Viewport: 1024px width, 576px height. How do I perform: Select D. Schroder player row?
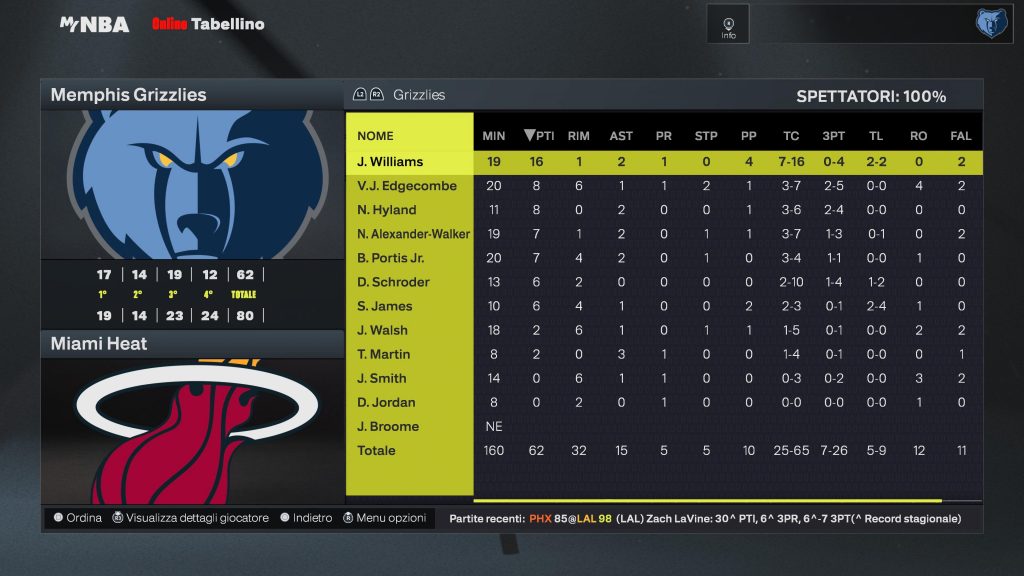(393, 282)
